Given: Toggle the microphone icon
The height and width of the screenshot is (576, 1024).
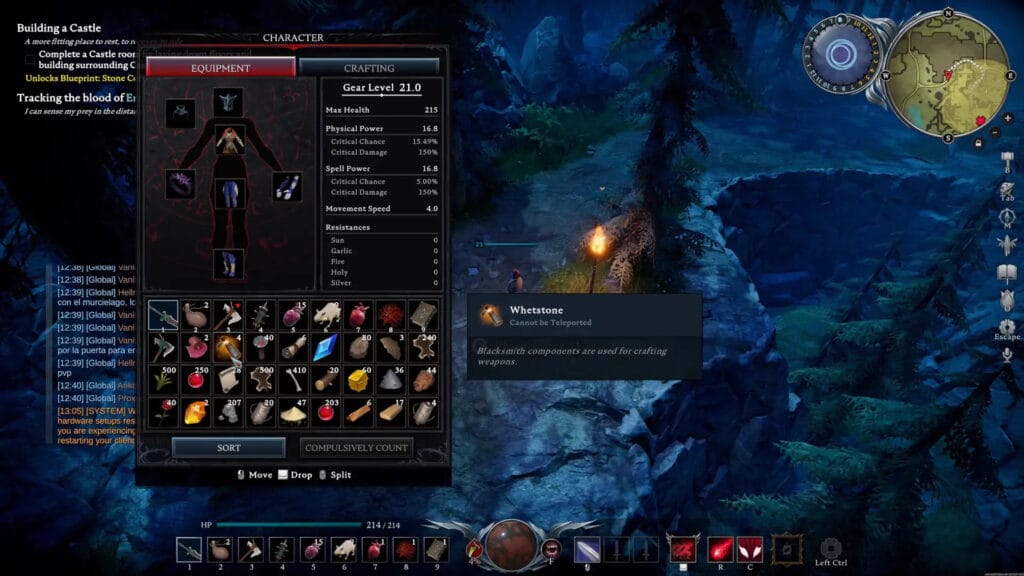Looking at the screenshot, I should pos(1007,354).
